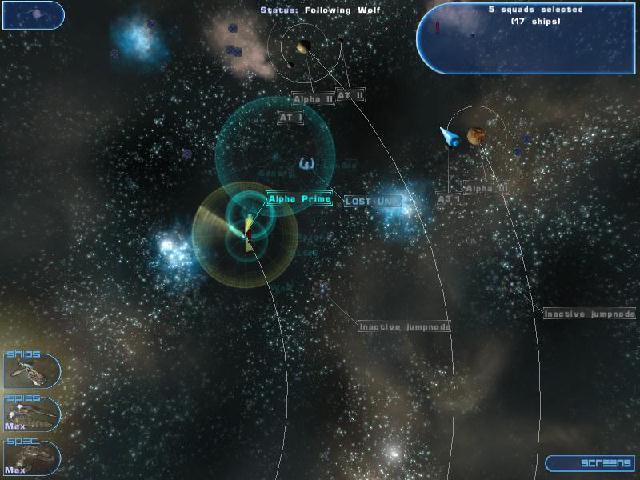Open the screens menu button
This screenshot has height=480, width=640.
click(589, 463)
